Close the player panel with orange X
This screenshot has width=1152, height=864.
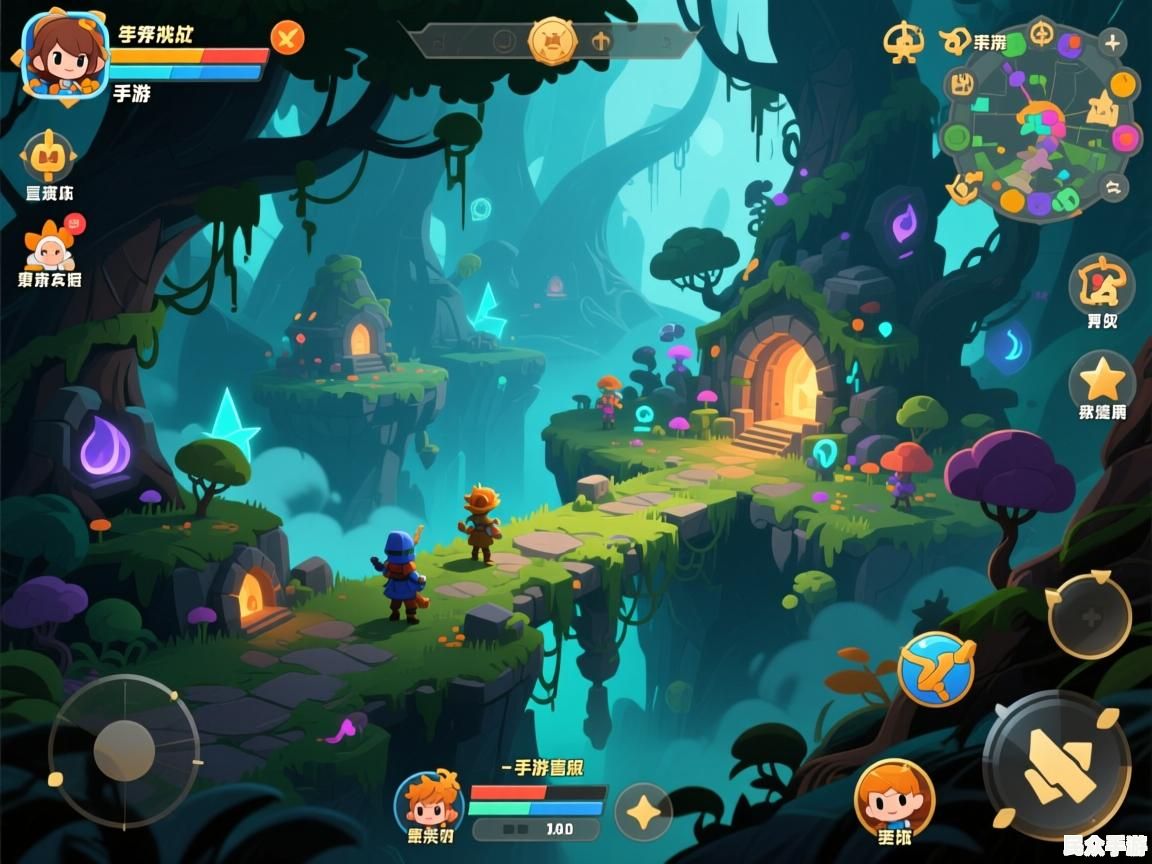pyautogui.click(x=288, y=39)
